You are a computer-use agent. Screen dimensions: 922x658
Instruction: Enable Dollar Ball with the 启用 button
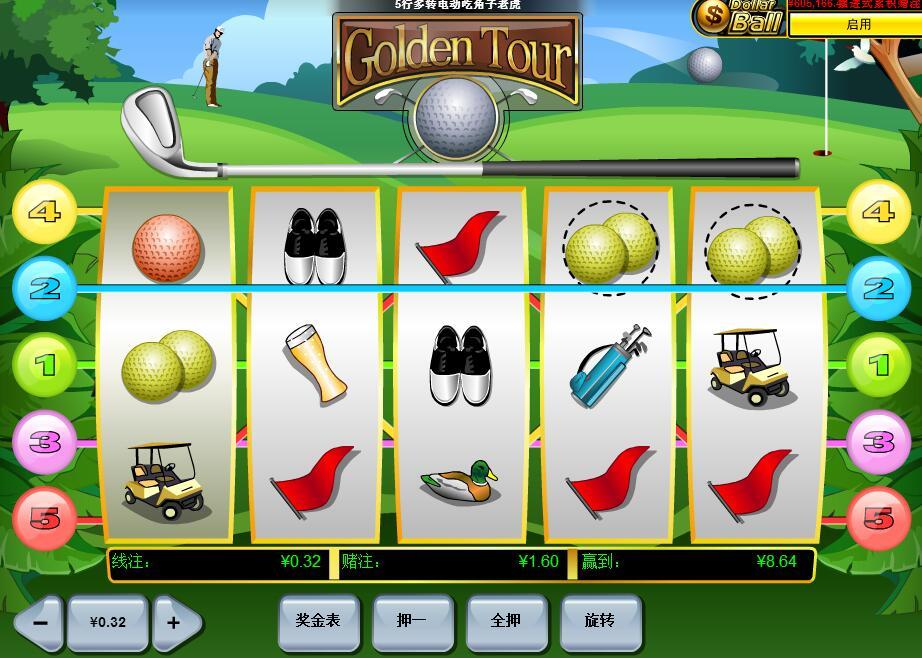(857, 25)
